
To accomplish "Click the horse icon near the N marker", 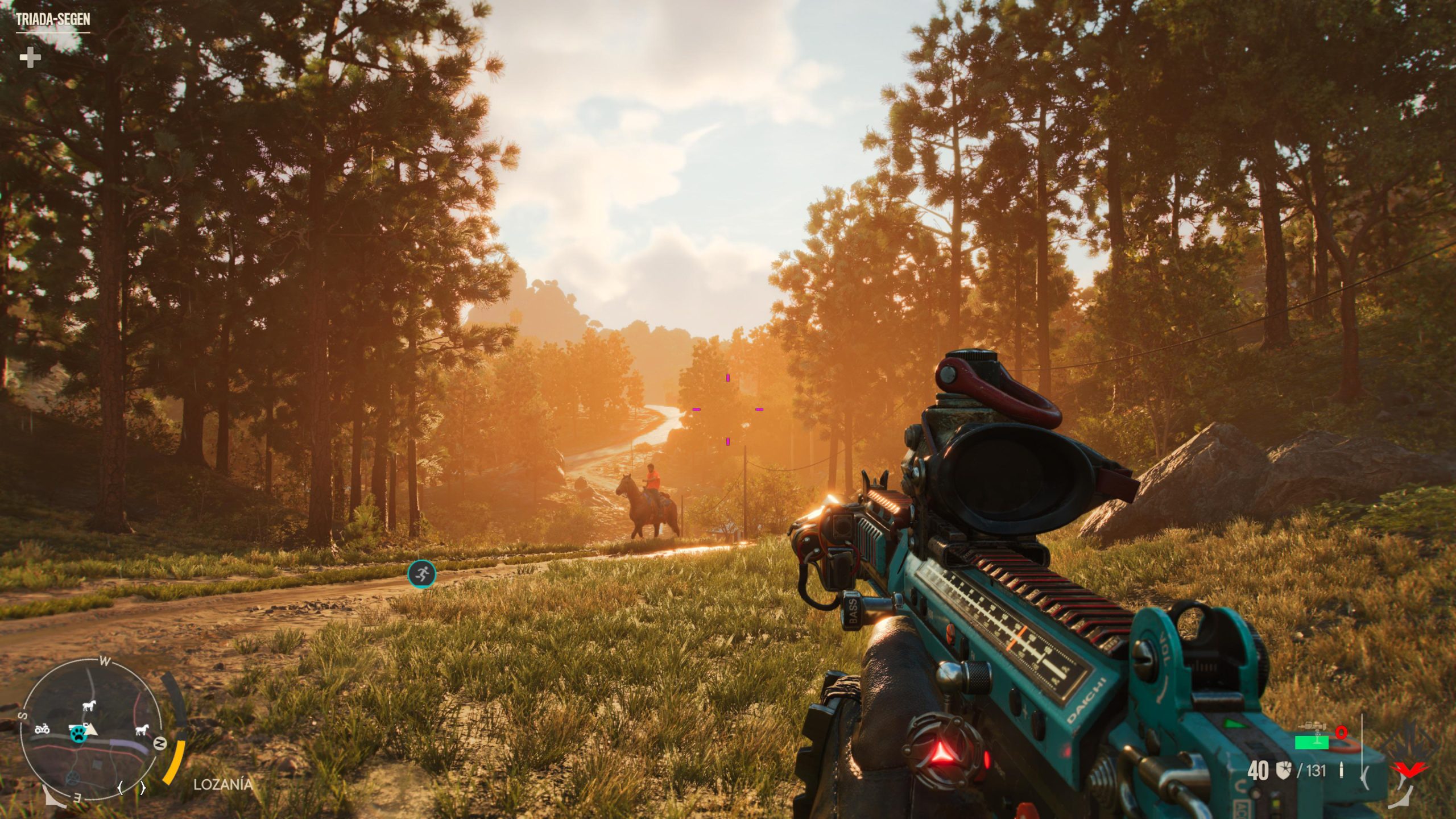I will (142, 730).
